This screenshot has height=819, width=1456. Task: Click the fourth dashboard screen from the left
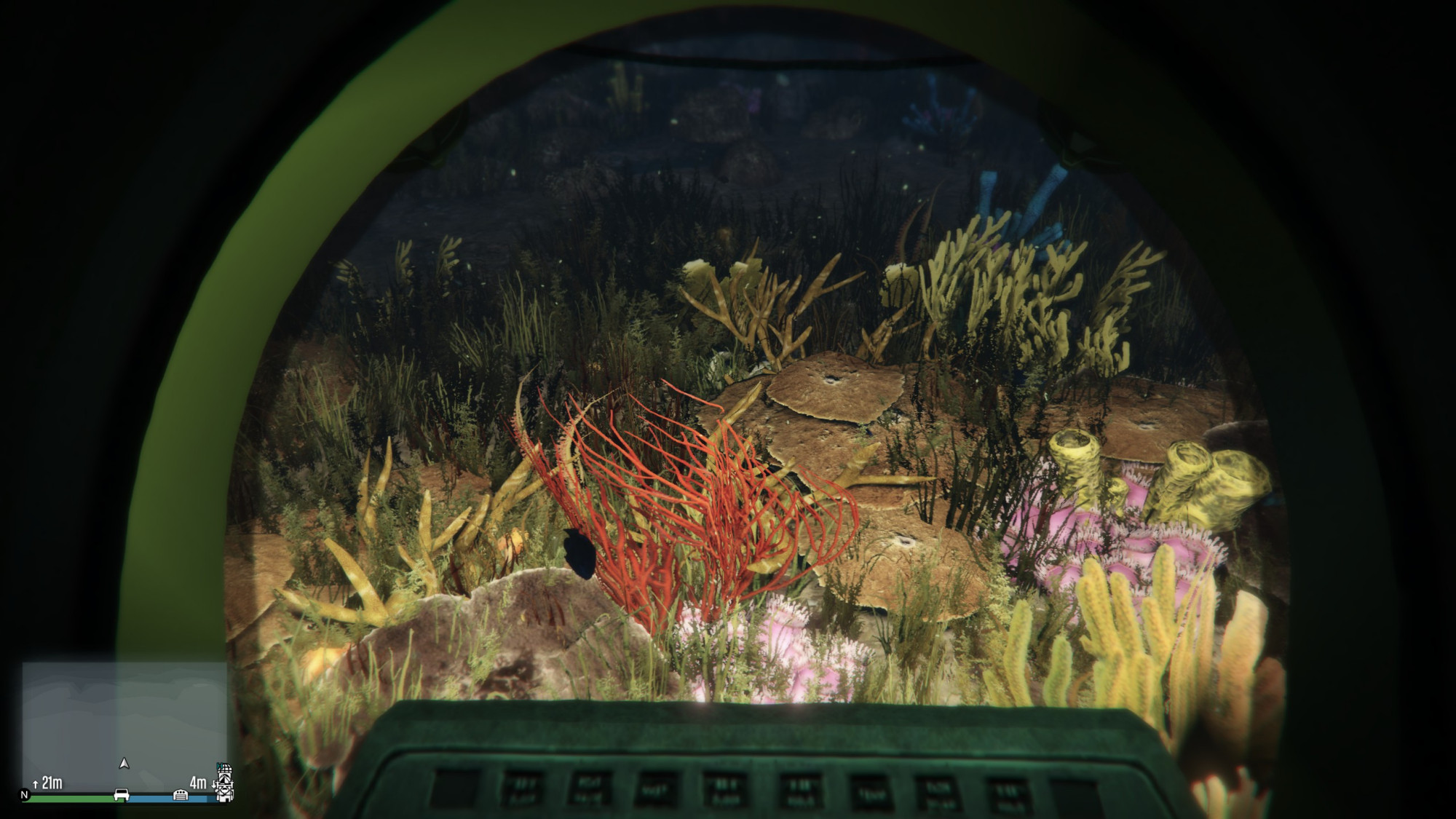656,789
